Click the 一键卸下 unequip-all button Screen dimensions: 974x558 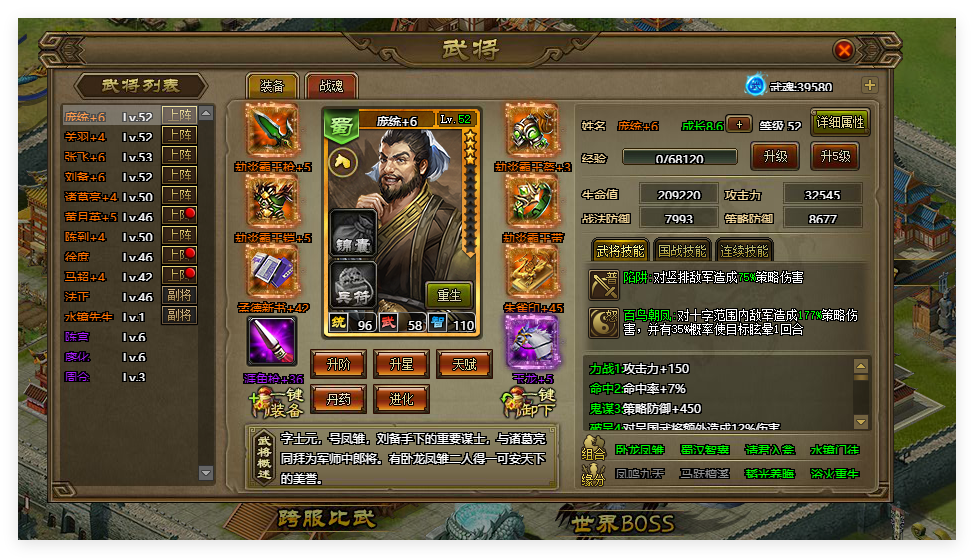[530, 401]
